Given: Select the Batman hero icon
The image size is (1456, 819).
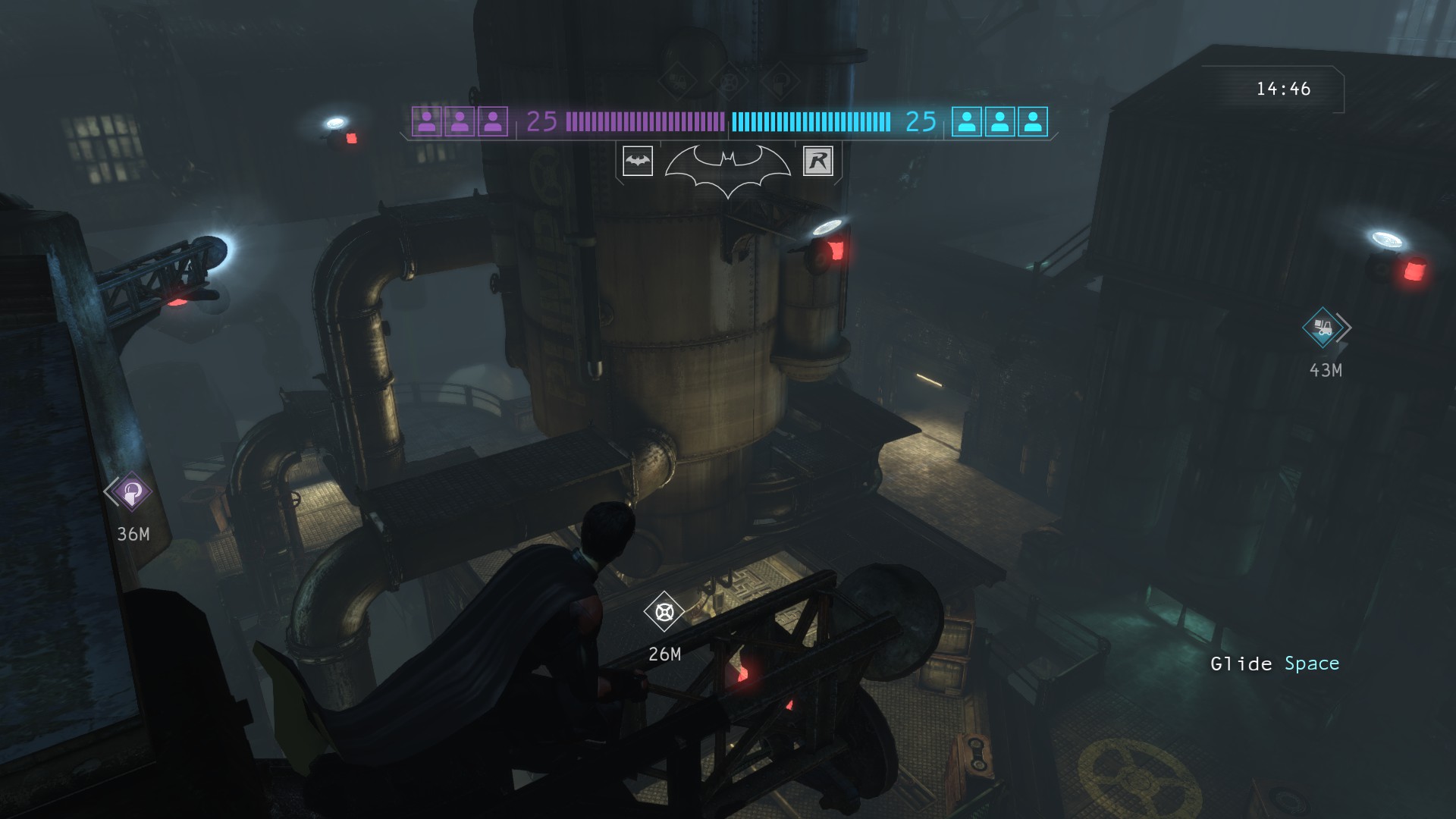Looking at the screenshot, I should 637,161.
